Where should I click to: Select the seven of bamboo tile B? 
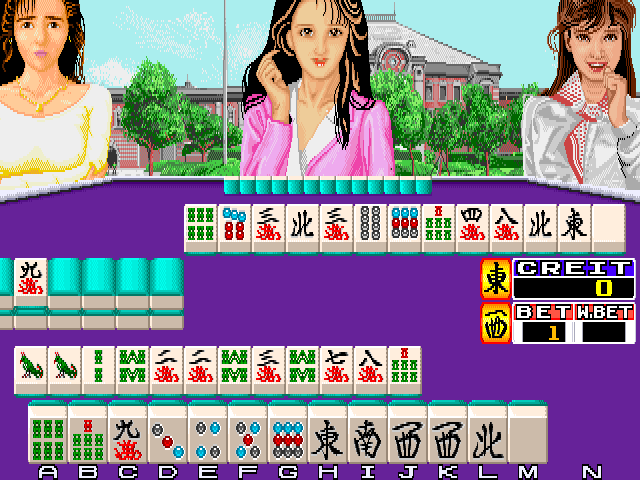[x=87, y=434]
